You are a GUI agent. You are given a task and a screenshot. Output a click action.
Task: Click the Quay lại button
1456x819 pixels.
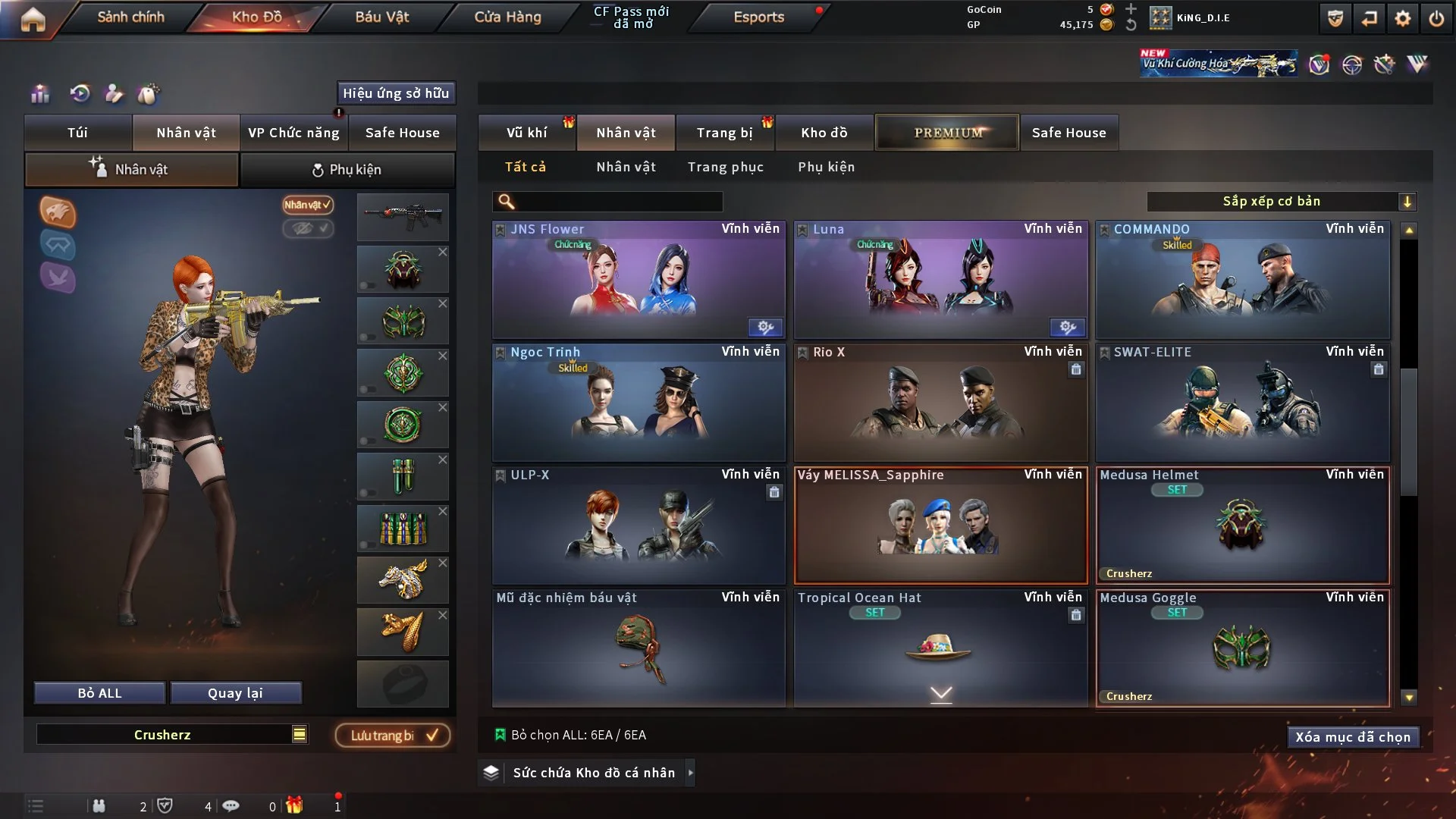click(x=235, y=693)
